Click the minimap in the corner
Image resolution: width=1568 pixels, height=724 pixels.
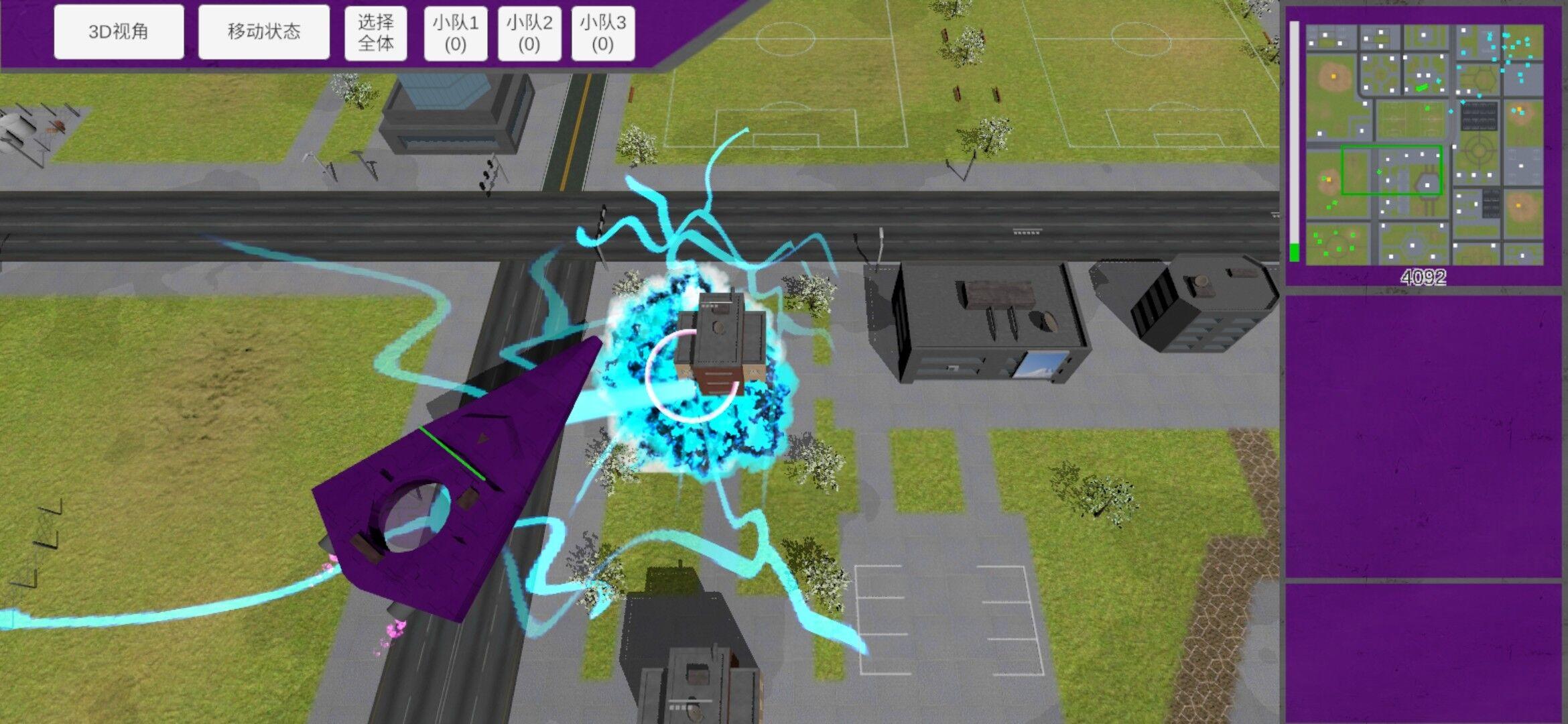(x=1423, y=144)
